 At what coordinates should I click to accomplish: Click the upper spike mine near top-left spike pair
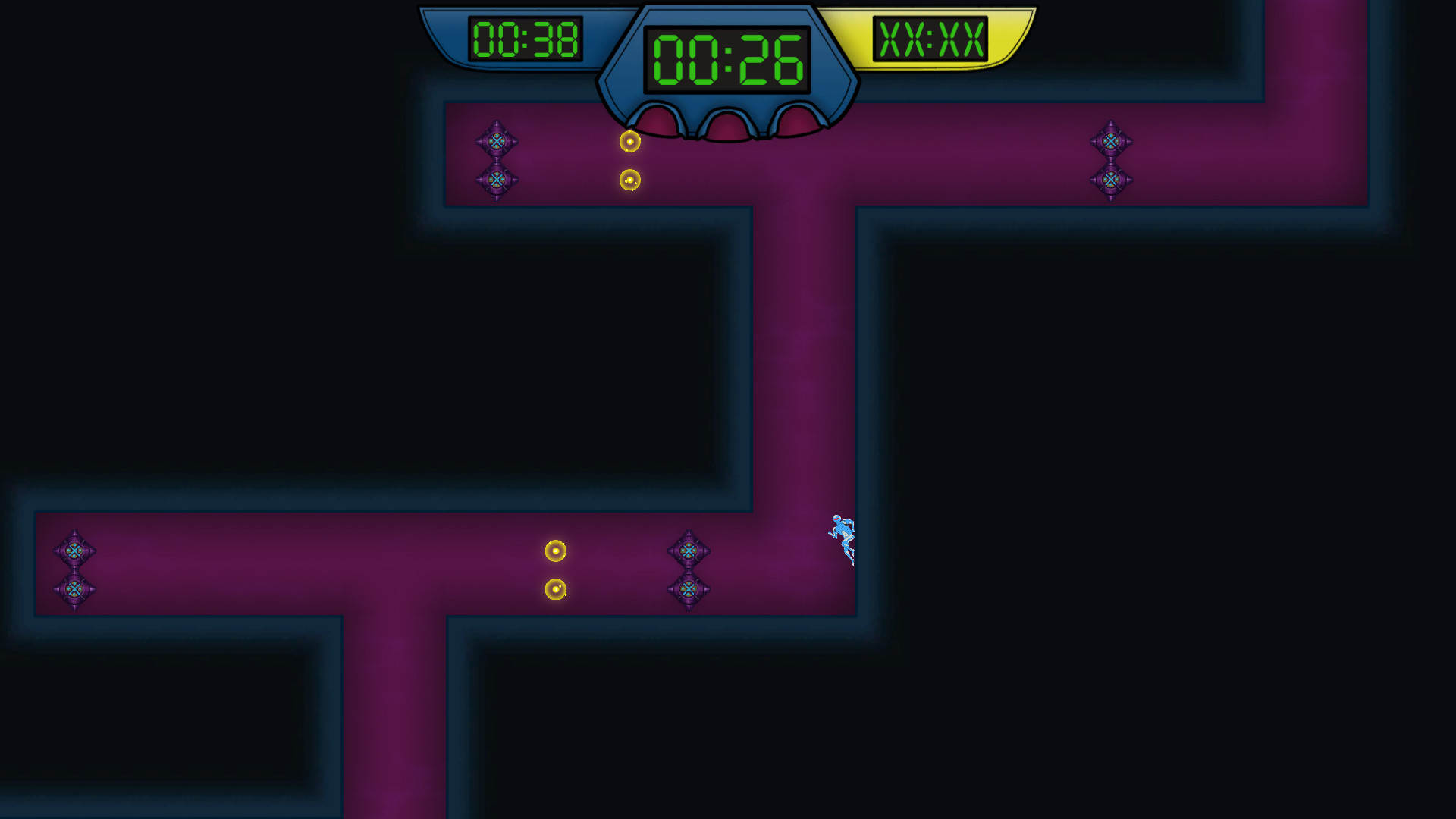498,141
